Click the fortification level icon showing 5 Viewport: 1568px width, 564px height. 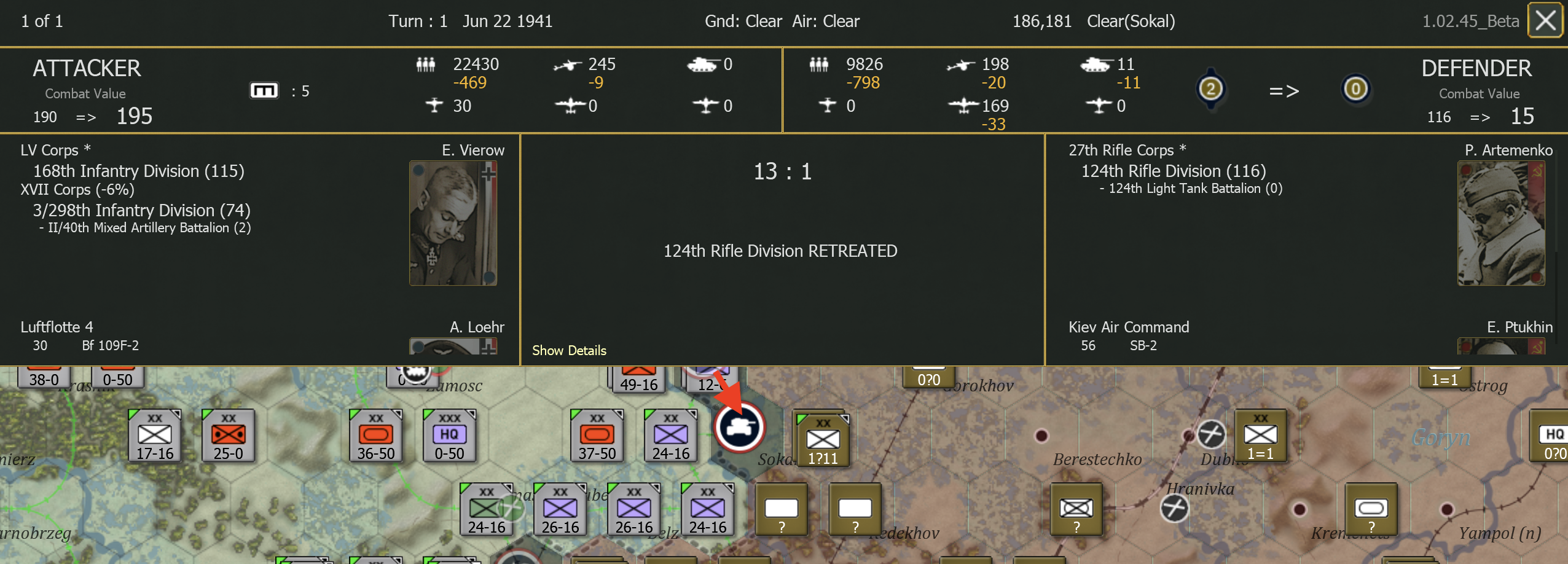coord(264,90)
